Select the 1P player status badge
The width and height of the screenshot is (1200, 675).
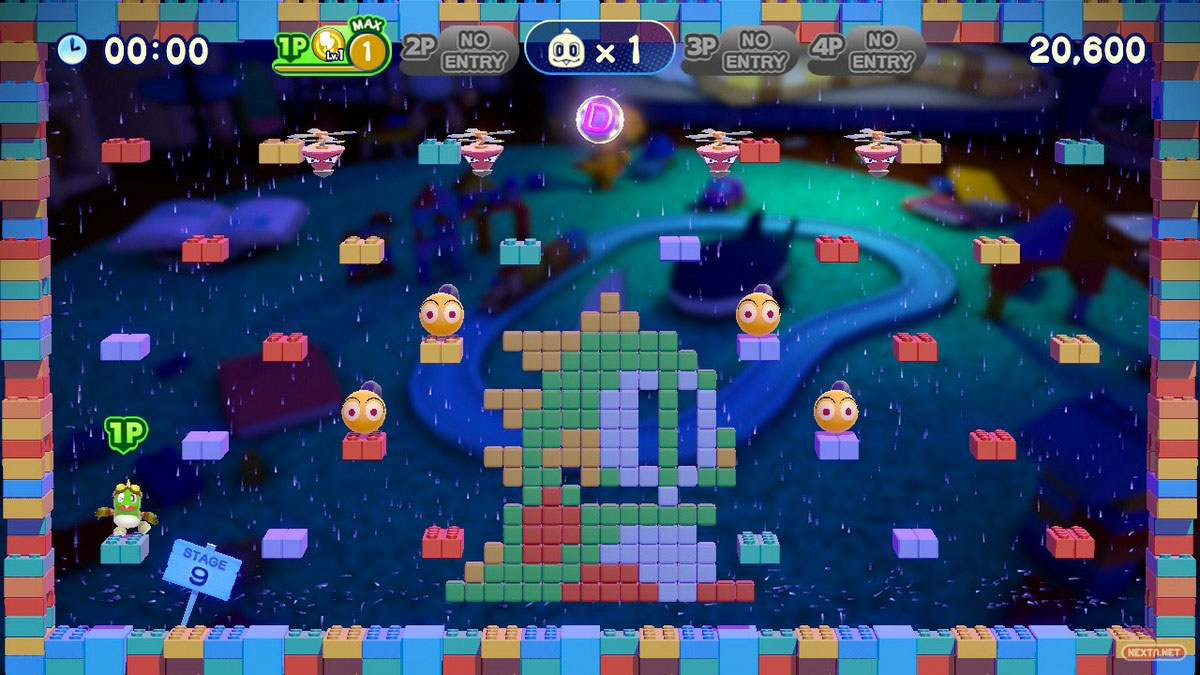331,51
